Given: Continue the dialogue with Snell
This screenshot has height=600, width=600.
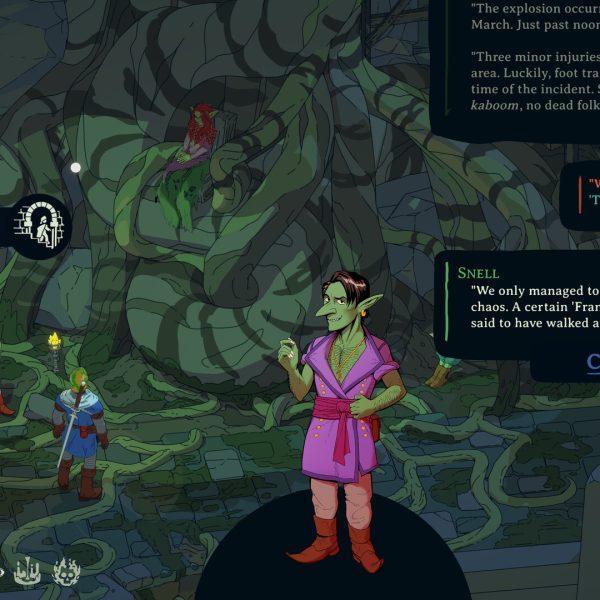Looking at the screenshot, I should pyautogui.click(x=592, y=361).
